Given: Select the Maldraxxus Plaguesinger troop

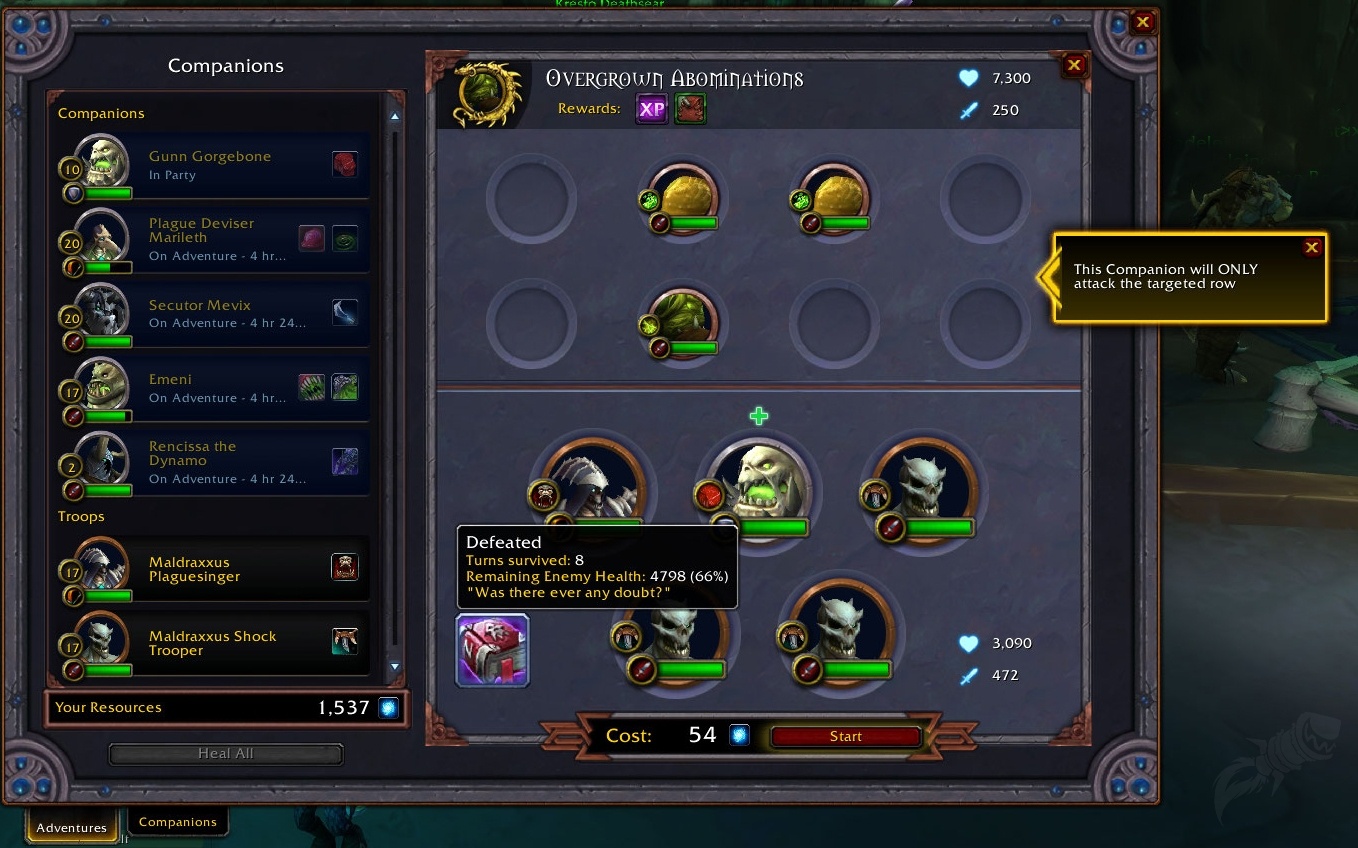Looking at the screenshot, I should (x=215, y=569).
